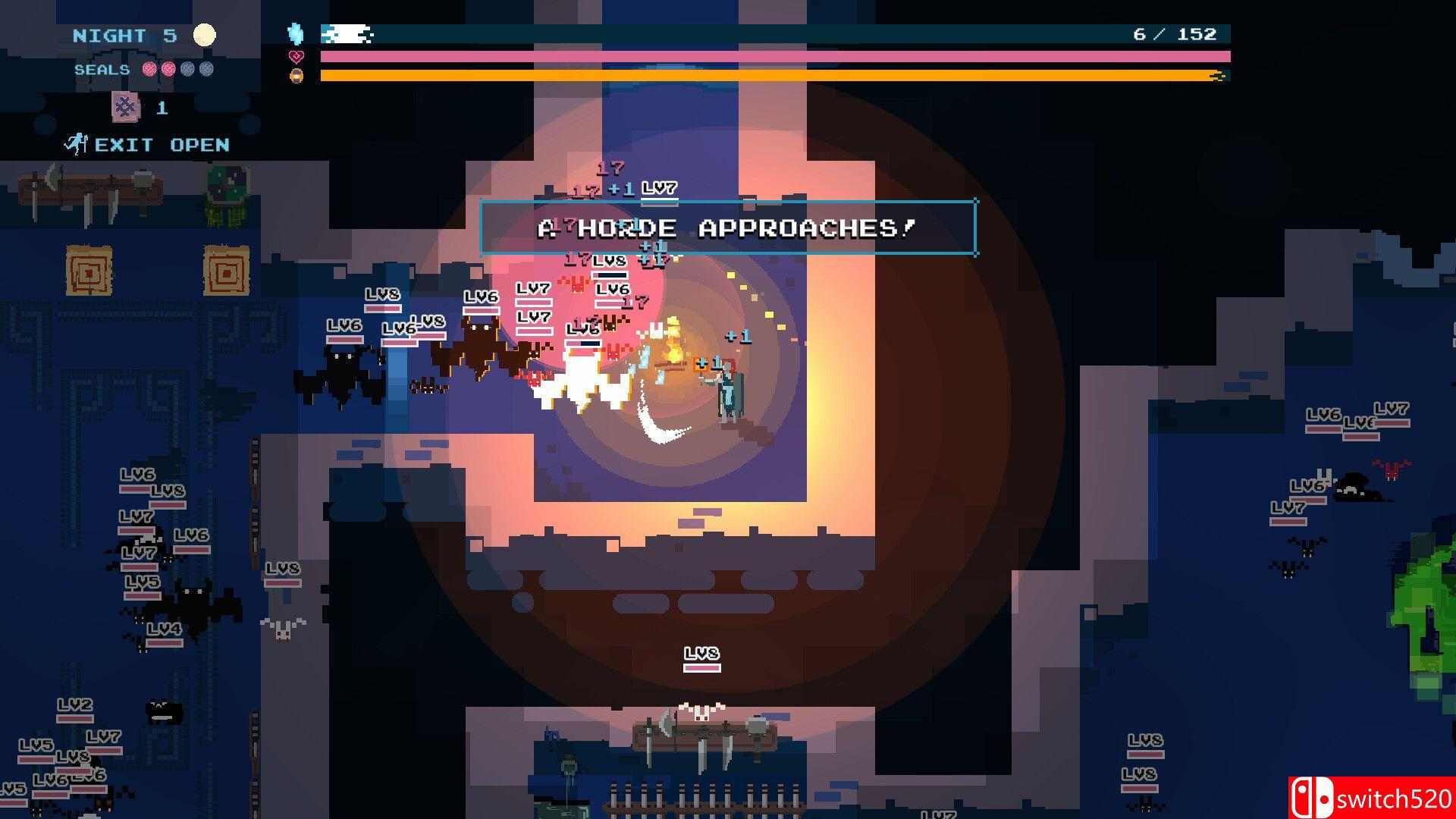Click the orange face icon by the orange bar

(297, 76)
